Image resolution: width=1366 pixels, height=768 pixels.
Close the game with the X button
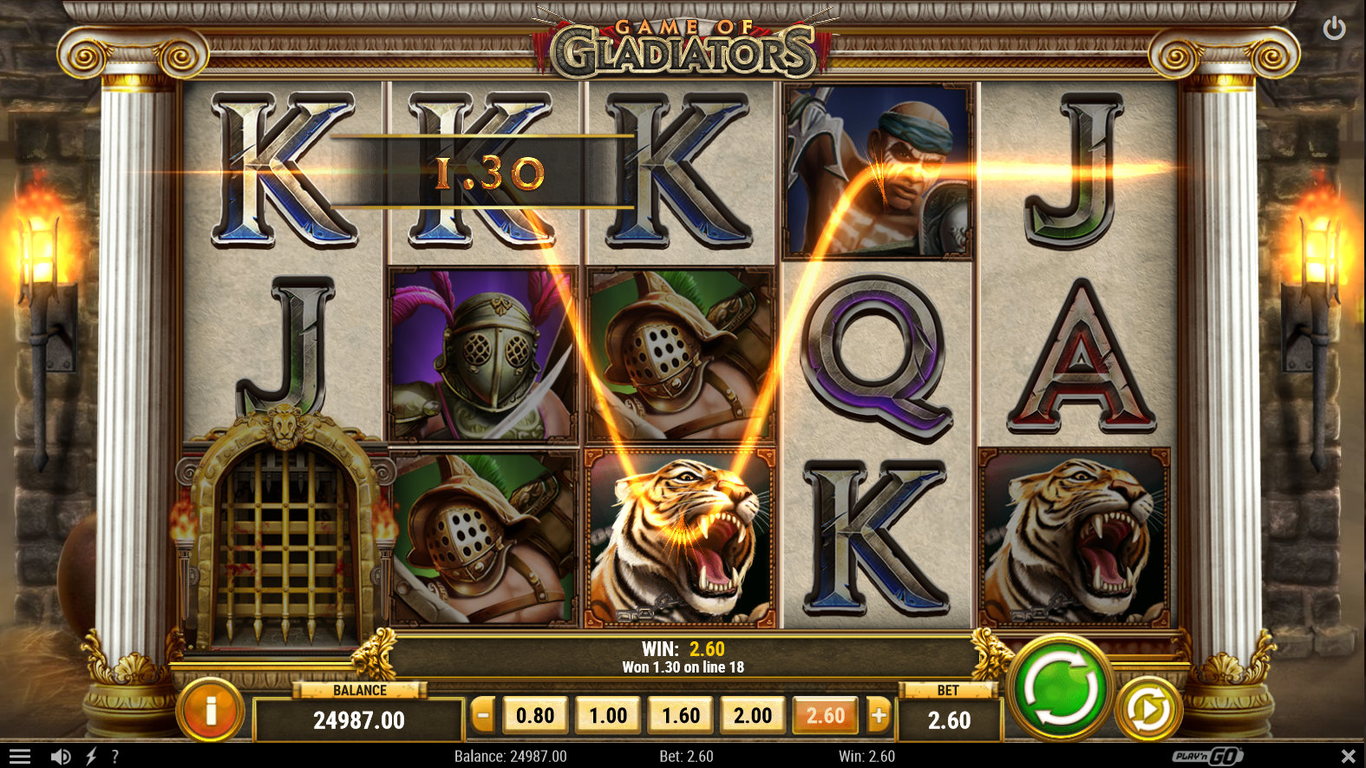(1347, 756)
